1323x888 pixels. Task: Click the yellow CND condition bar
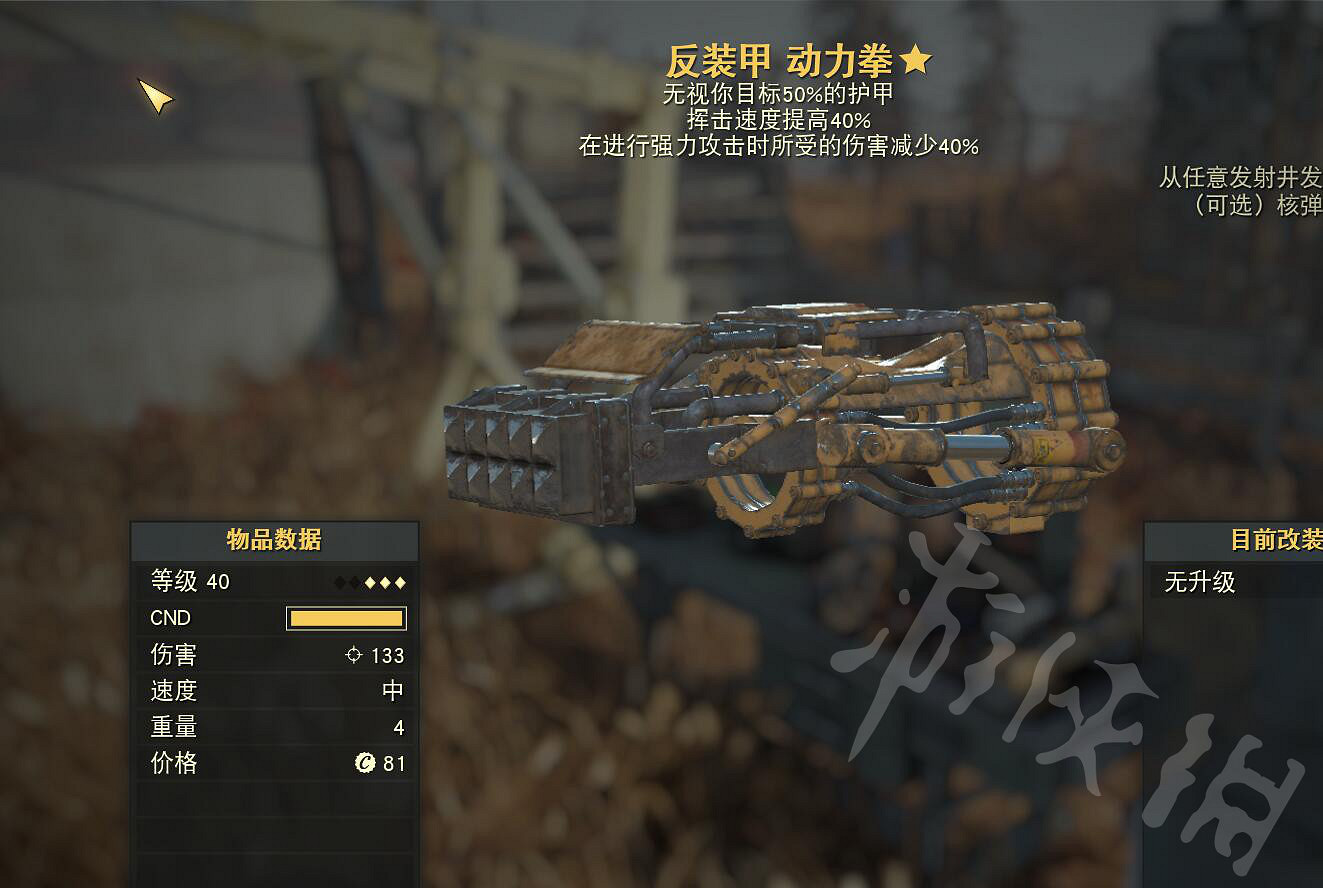click(347, 618)
